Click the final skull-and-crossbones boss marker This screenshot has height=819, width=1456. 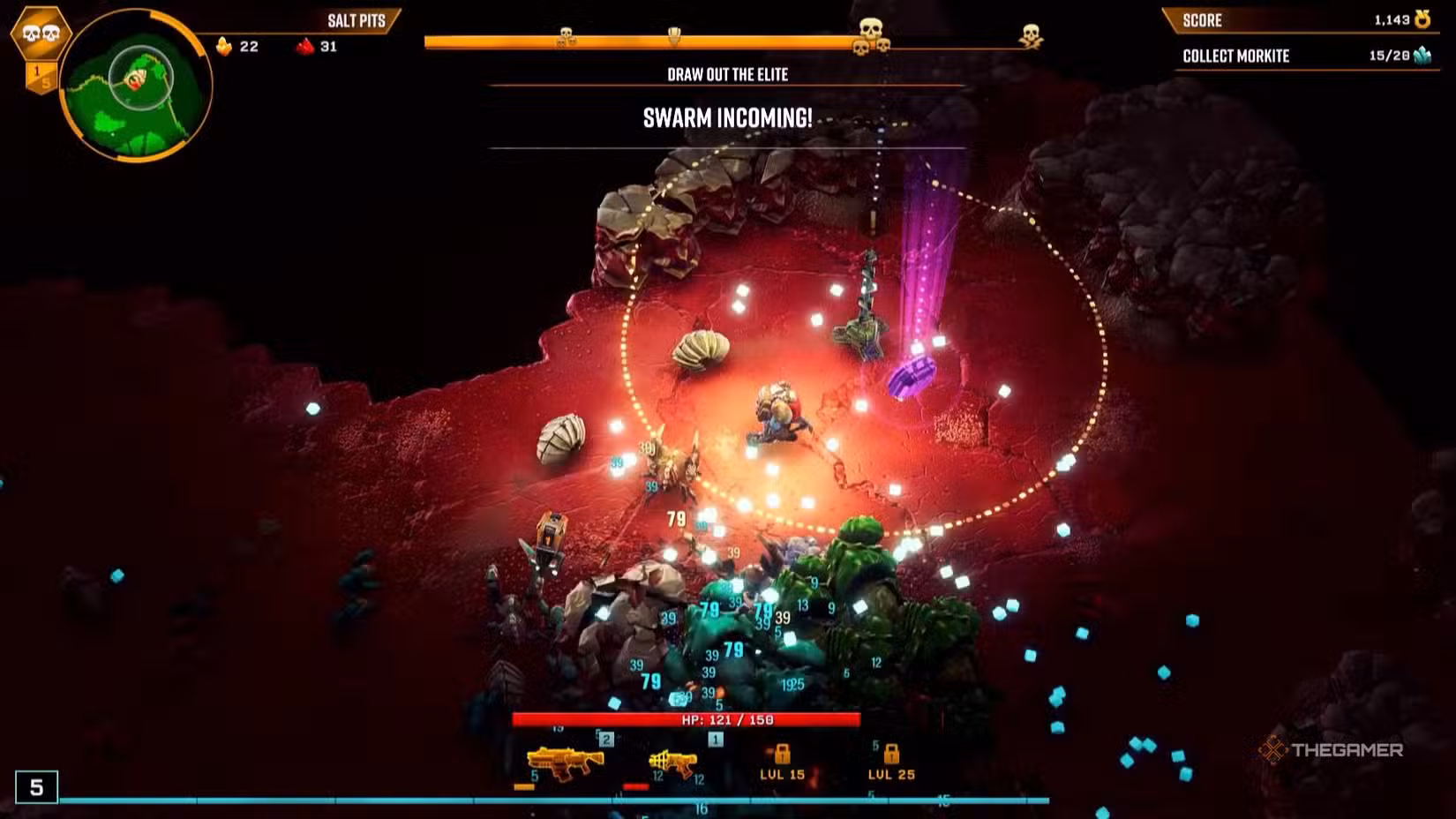click(x=1031, y=36)
